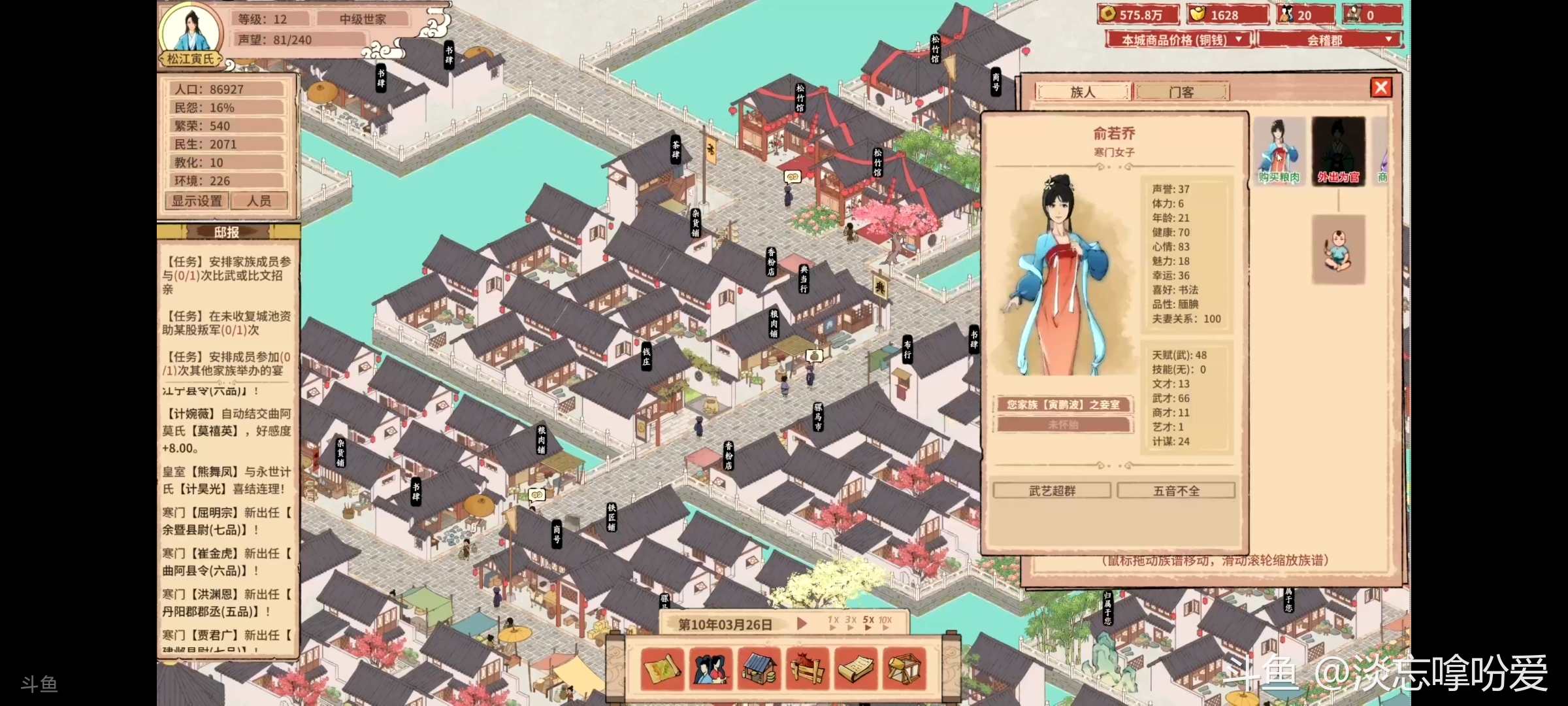The image size is (1568, 706).
Task: Select the baby portrait in the family tree
Action: coord(1338,250)
